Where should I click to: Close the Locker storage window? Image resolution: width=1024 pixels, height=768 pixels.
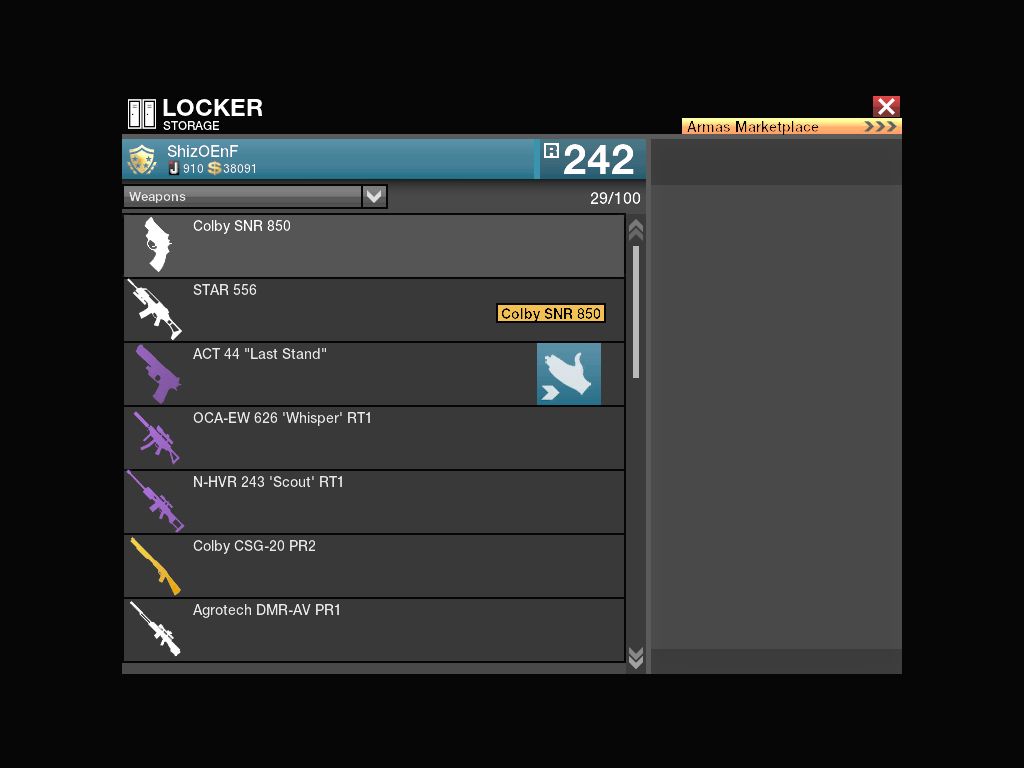[x=886, y=107]
